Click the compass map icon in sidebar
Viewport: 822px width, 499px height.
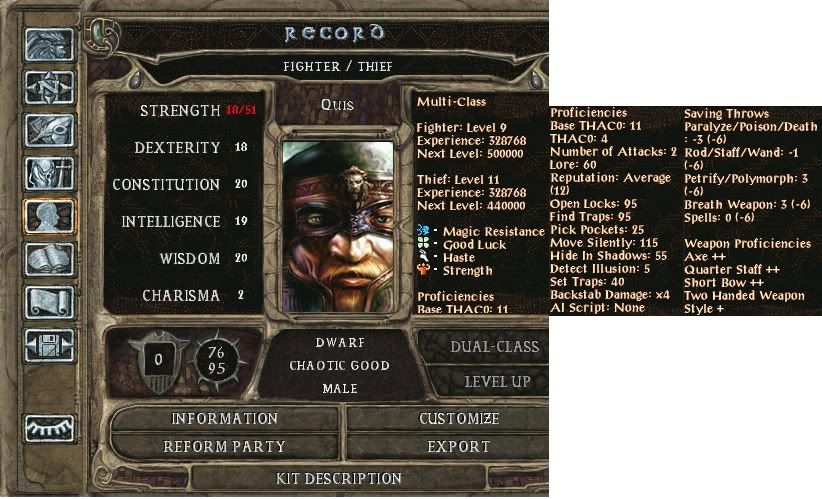[49, 88]
